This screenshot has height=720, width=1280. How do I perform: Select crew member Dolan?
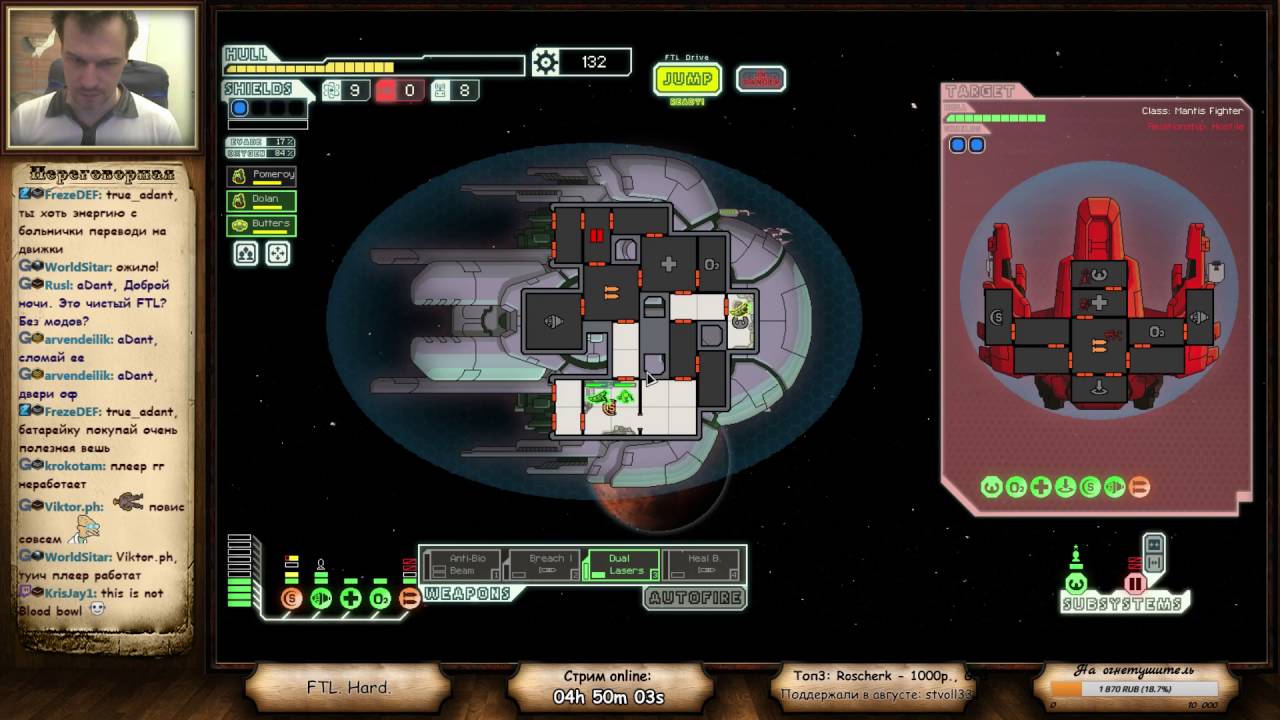coord(261,200)
